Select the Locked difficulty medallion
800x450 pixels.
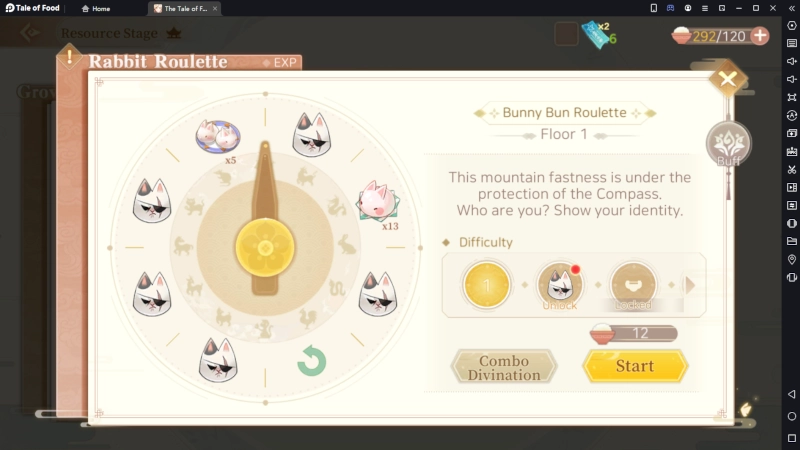coord(633,285)
